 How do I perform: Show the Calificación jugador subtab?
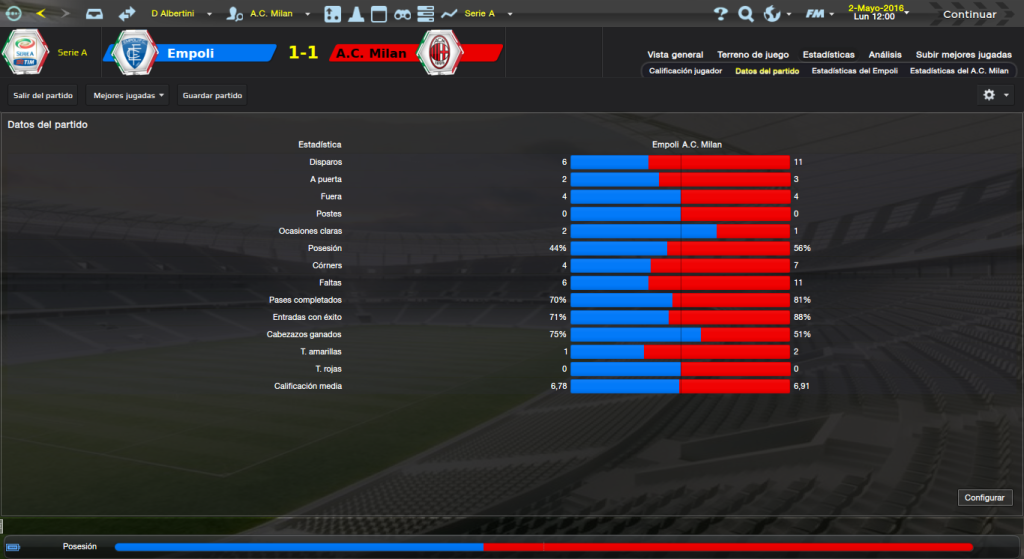(685, 72)
